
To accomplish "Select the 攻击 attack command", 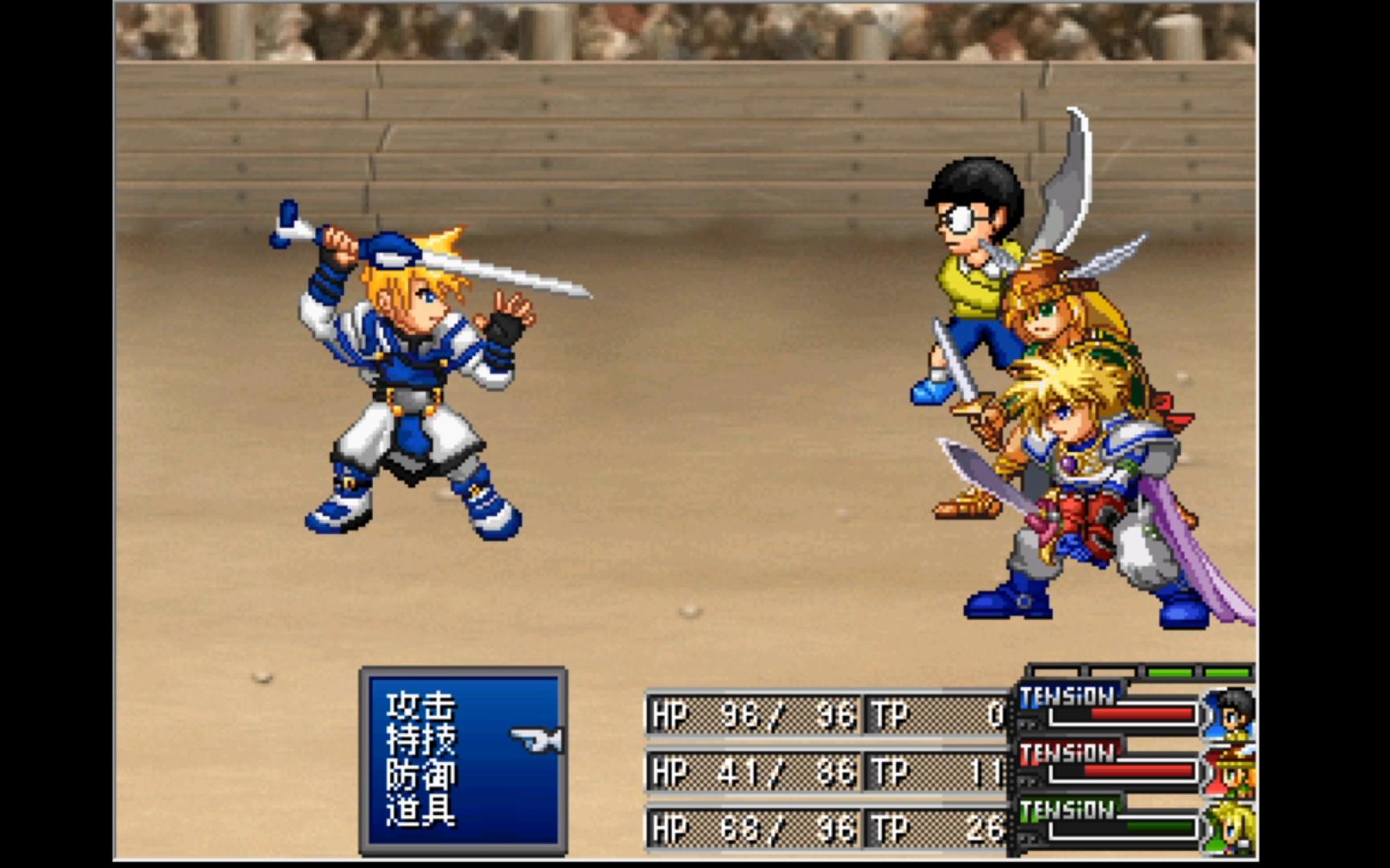I will click(420, 706).
